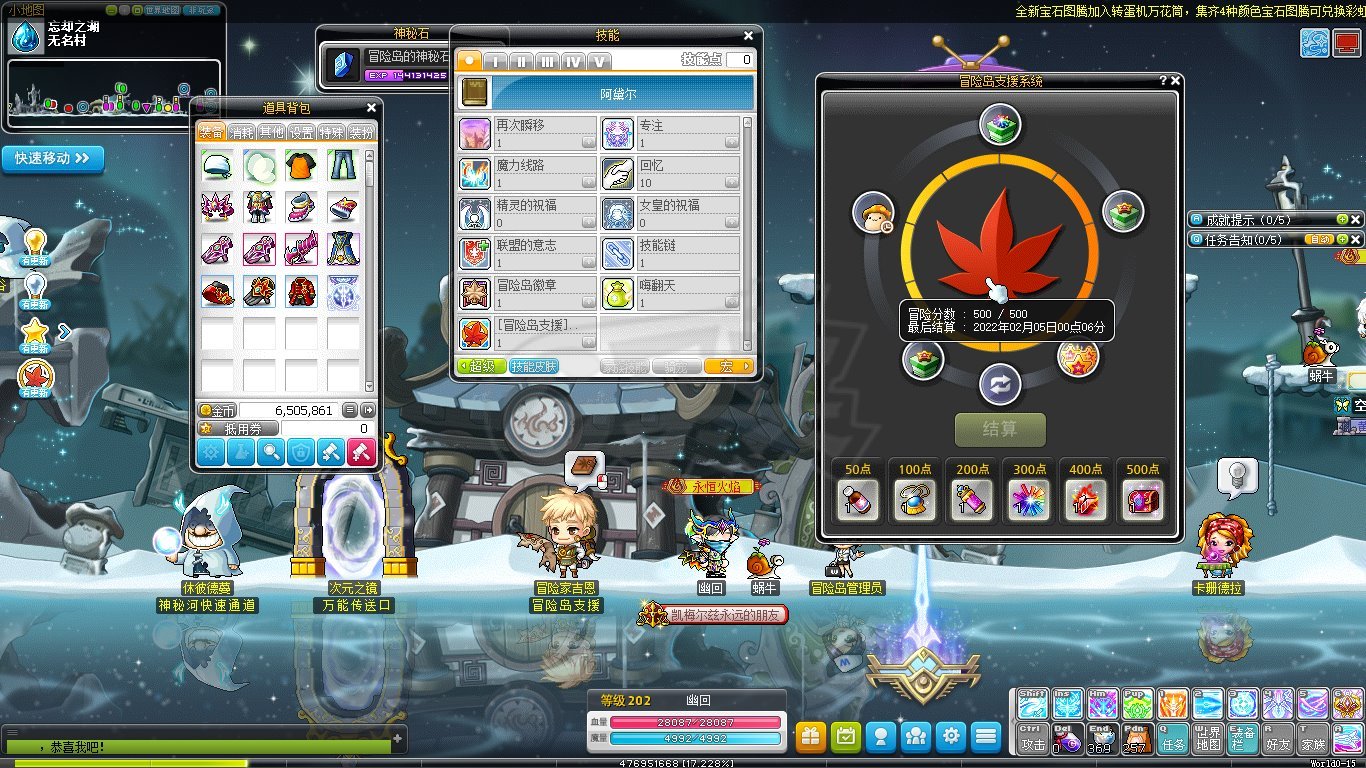Select the 魔力线路 skill icon
The image size is (1366, 768).
click(474, 173)
